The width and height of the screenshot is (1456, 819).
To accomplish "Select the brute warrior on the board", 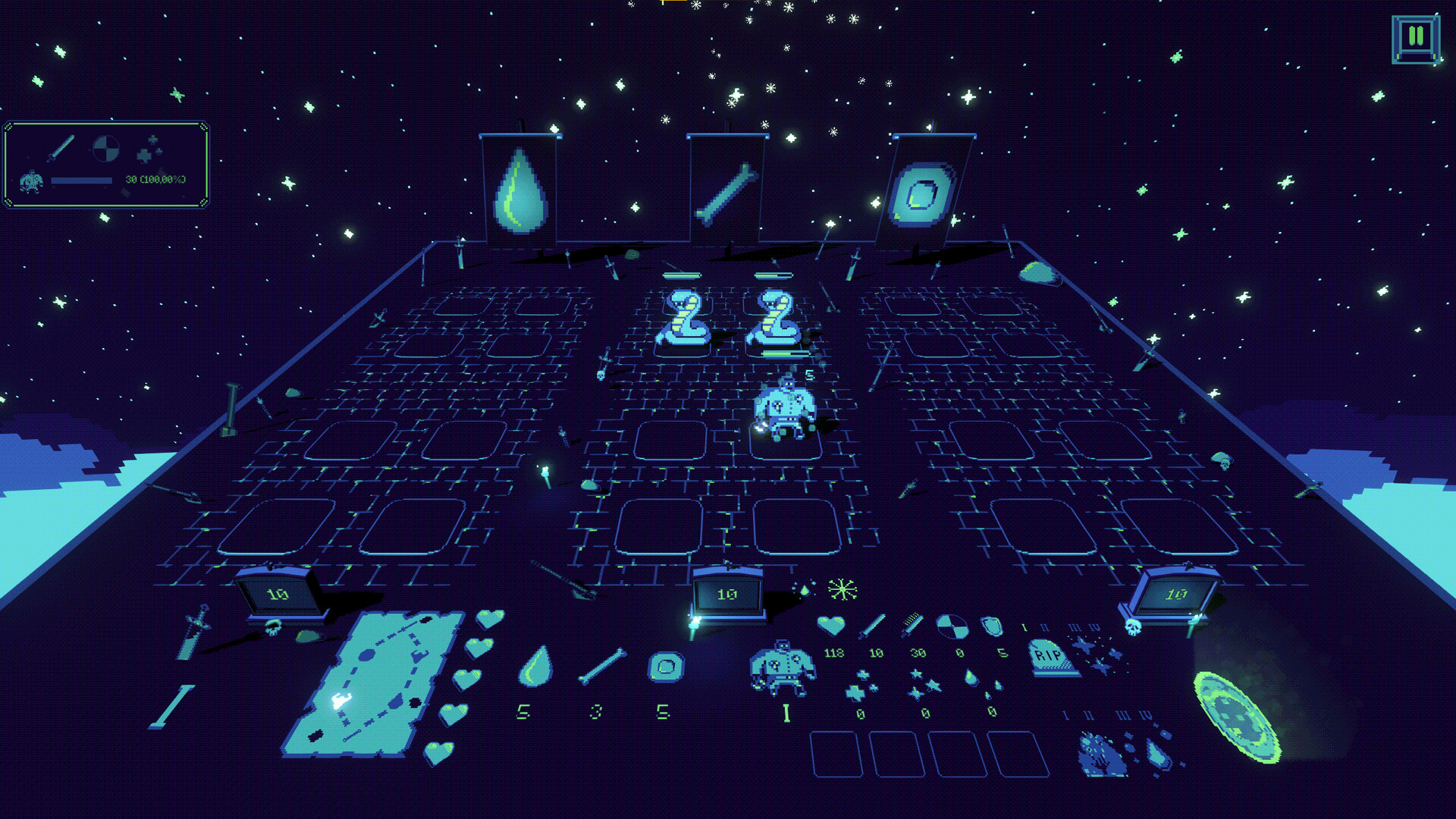I will coord(785,409).
